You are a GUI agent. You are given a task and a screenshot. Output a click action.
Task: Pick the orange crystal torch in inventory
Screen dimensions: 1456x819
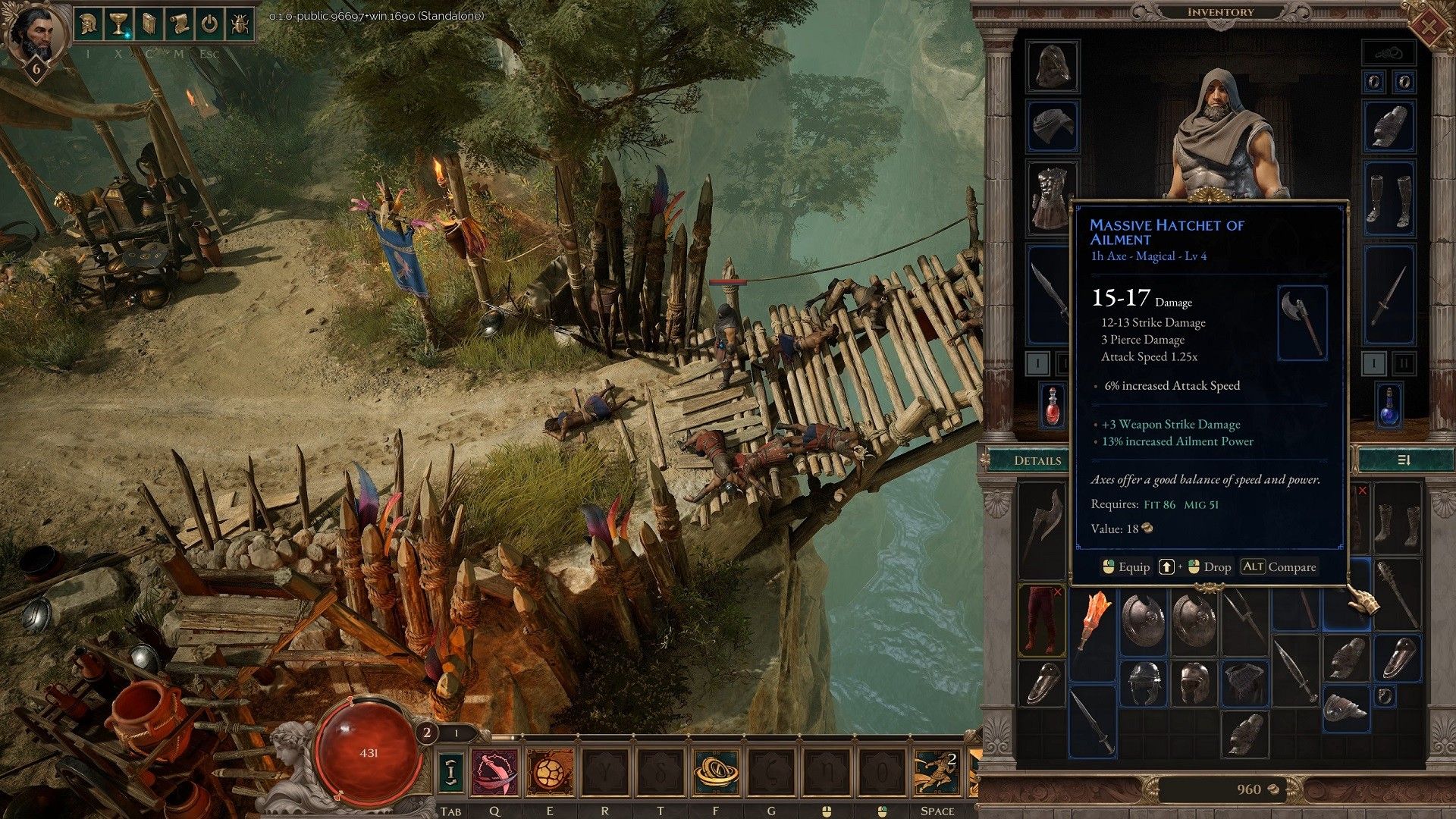coord(1093,620)
